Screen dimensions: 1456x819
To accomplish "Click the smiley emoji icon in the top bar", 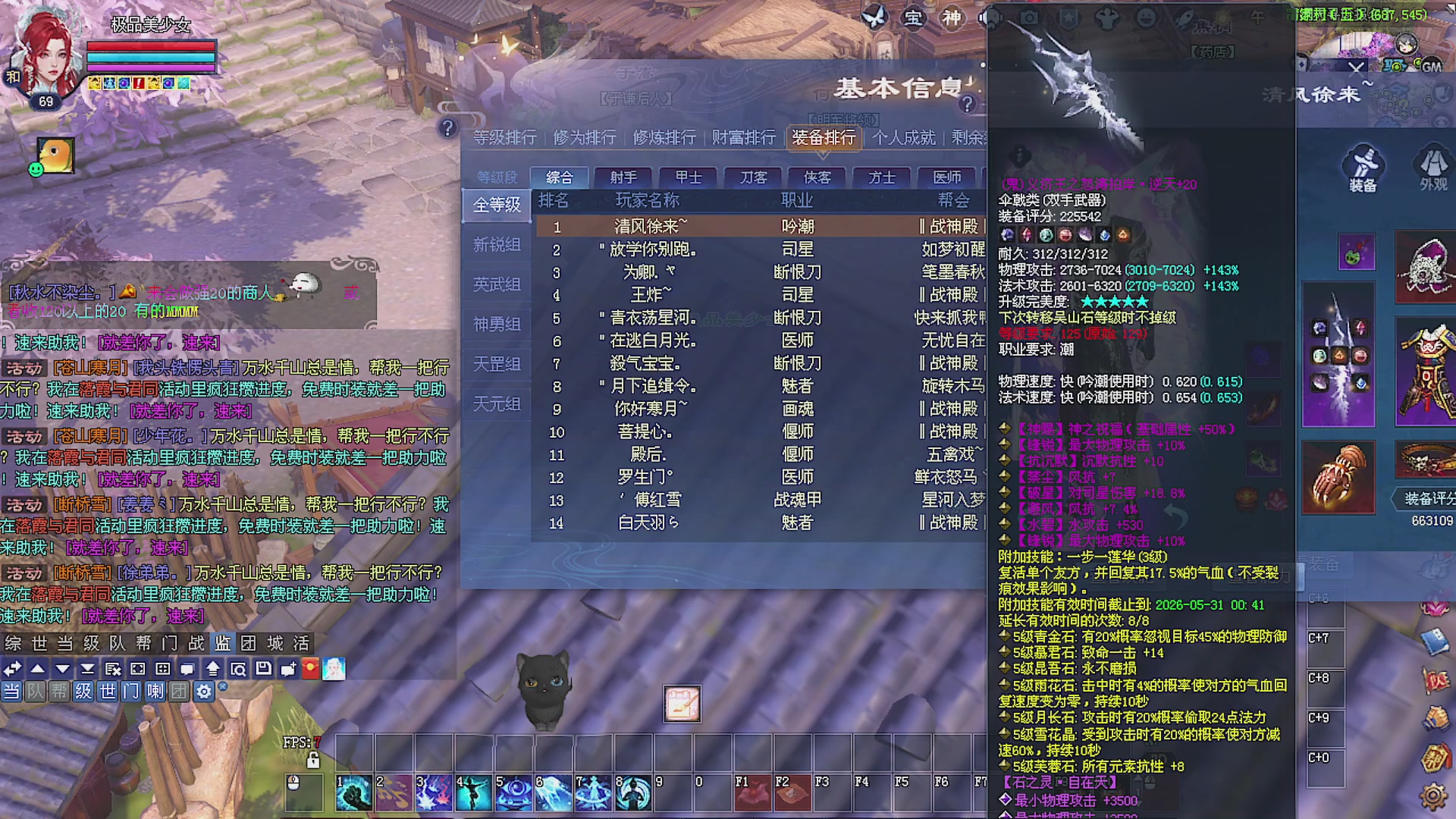I will [1147, 17].
